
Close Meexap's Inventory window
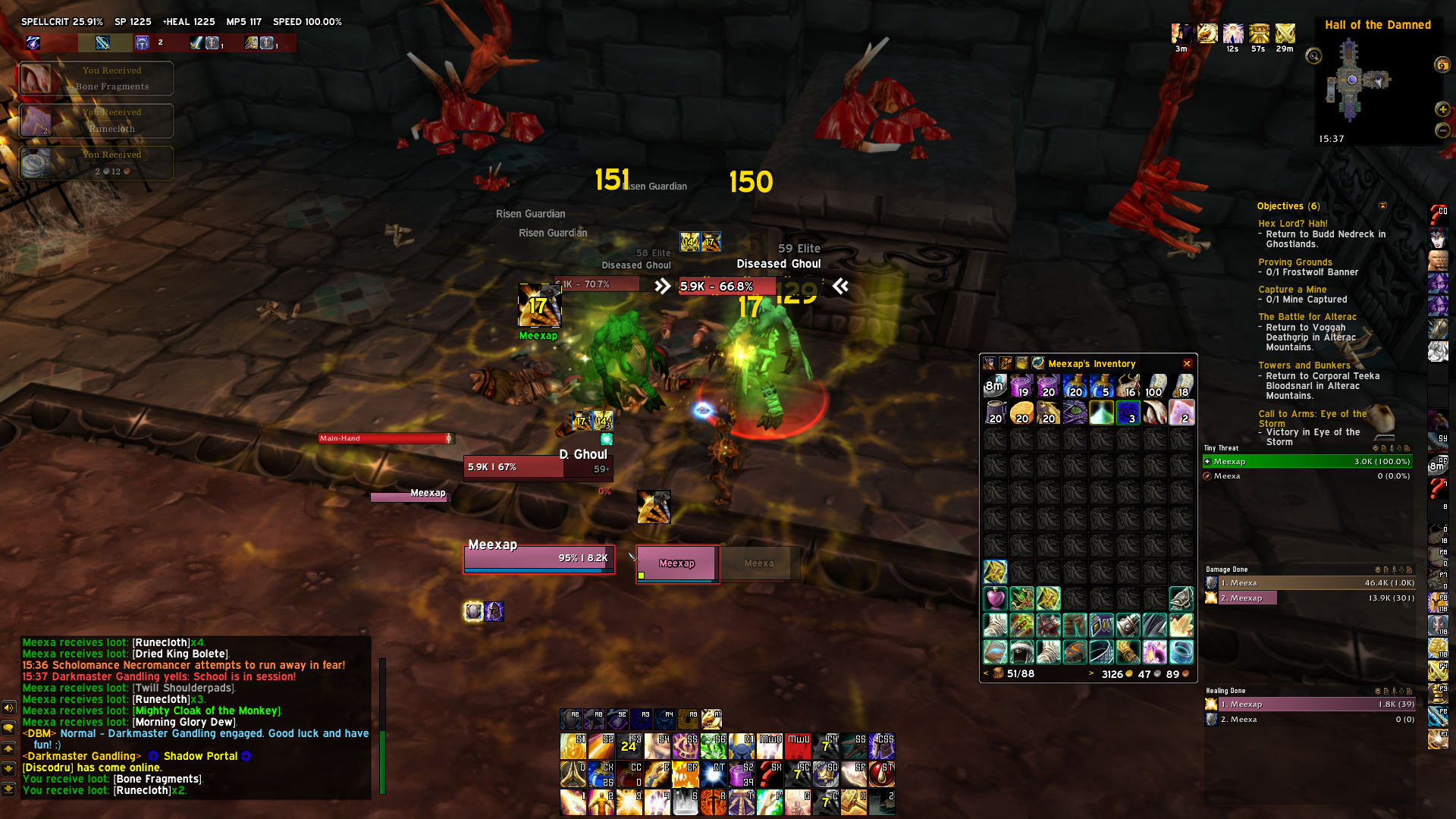pyautogui.click(x=1187, y=364)
